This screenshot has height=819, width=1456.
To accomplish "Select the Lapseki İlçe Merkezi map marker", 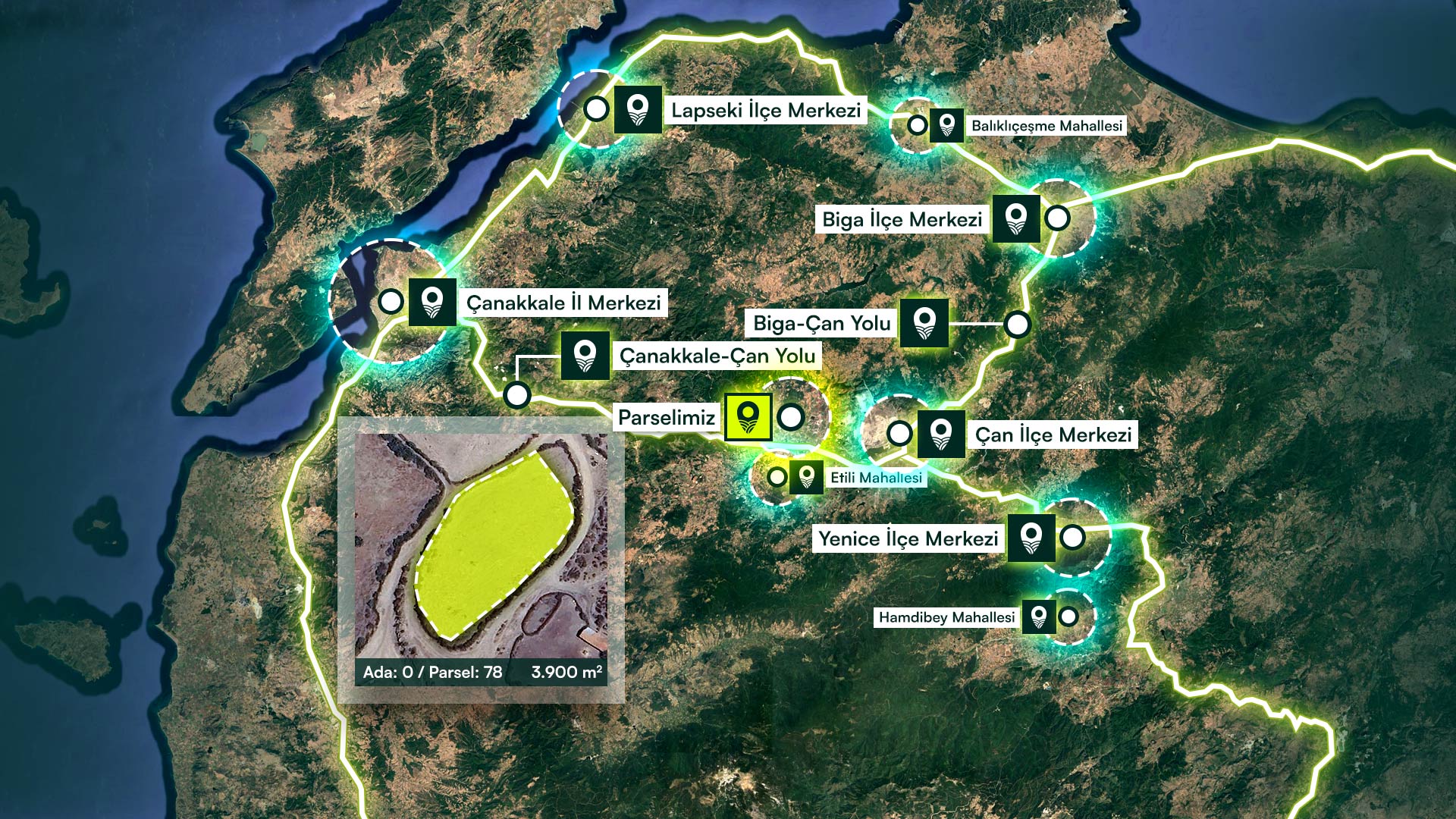I will click(x=638, y=110).
